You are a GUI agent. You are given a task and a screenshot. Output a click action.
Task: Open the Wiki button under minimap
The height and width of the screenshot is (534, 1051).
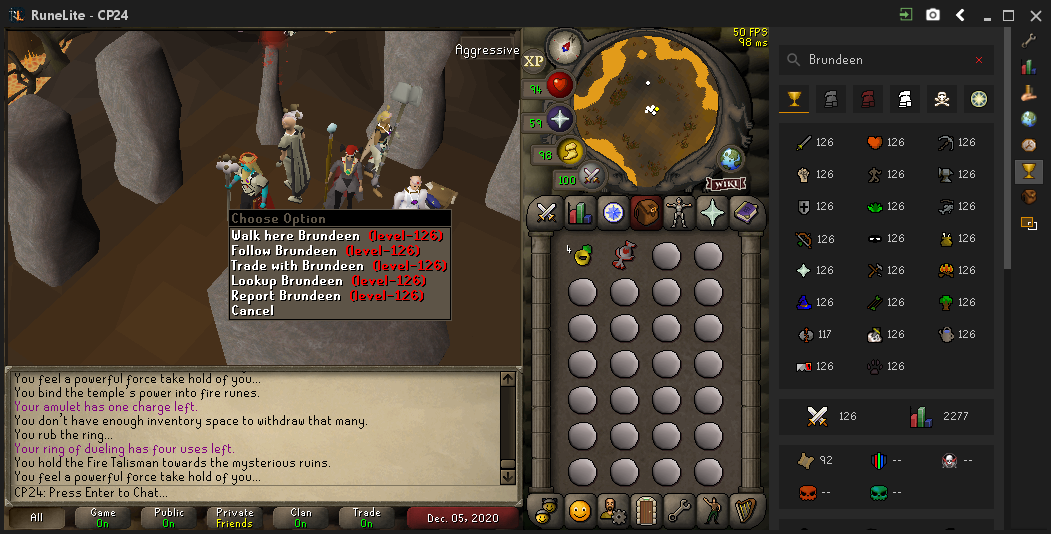coord(726,184)
